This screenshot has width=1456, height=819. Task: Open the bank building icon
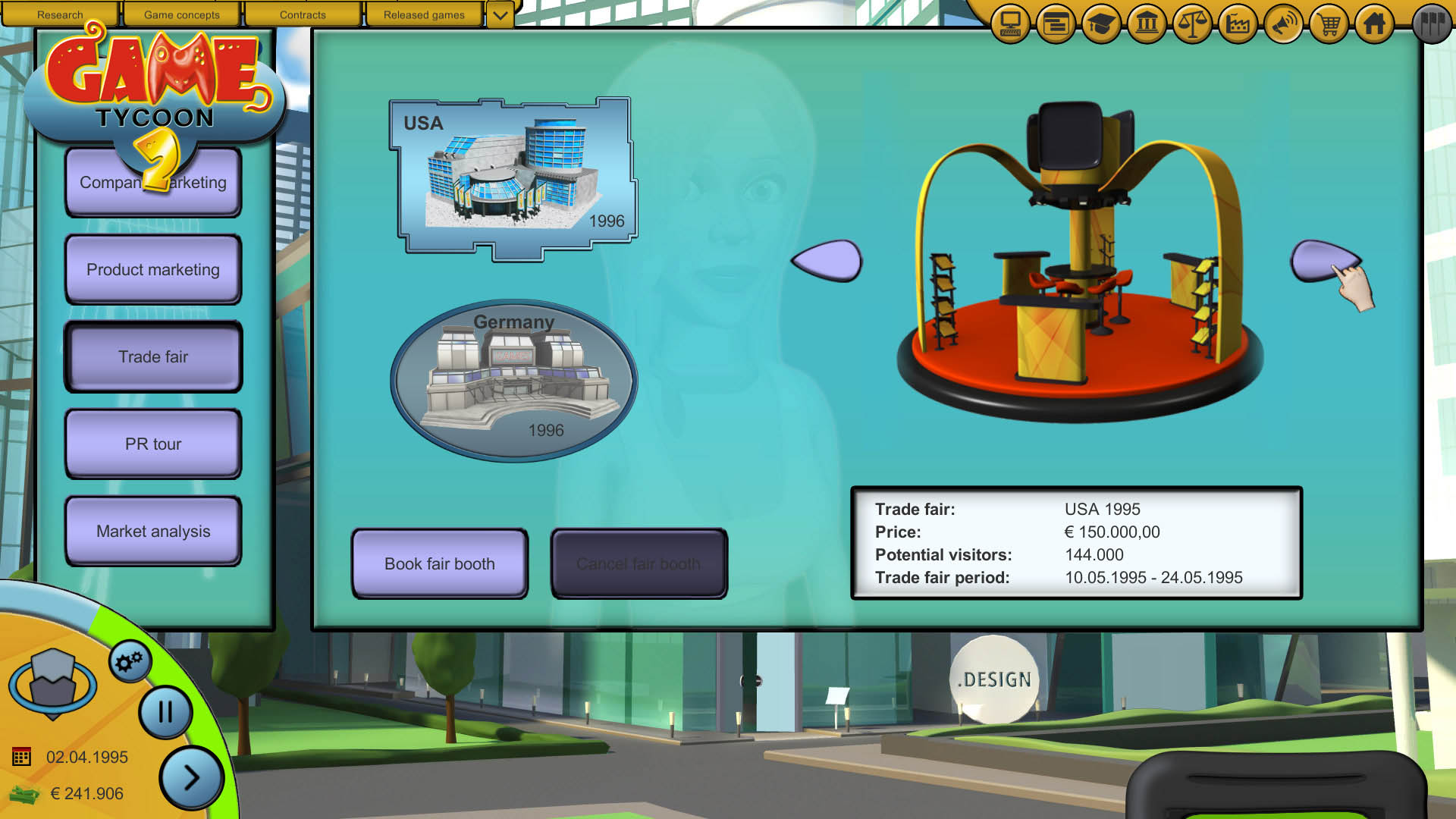pos(1146,24)
